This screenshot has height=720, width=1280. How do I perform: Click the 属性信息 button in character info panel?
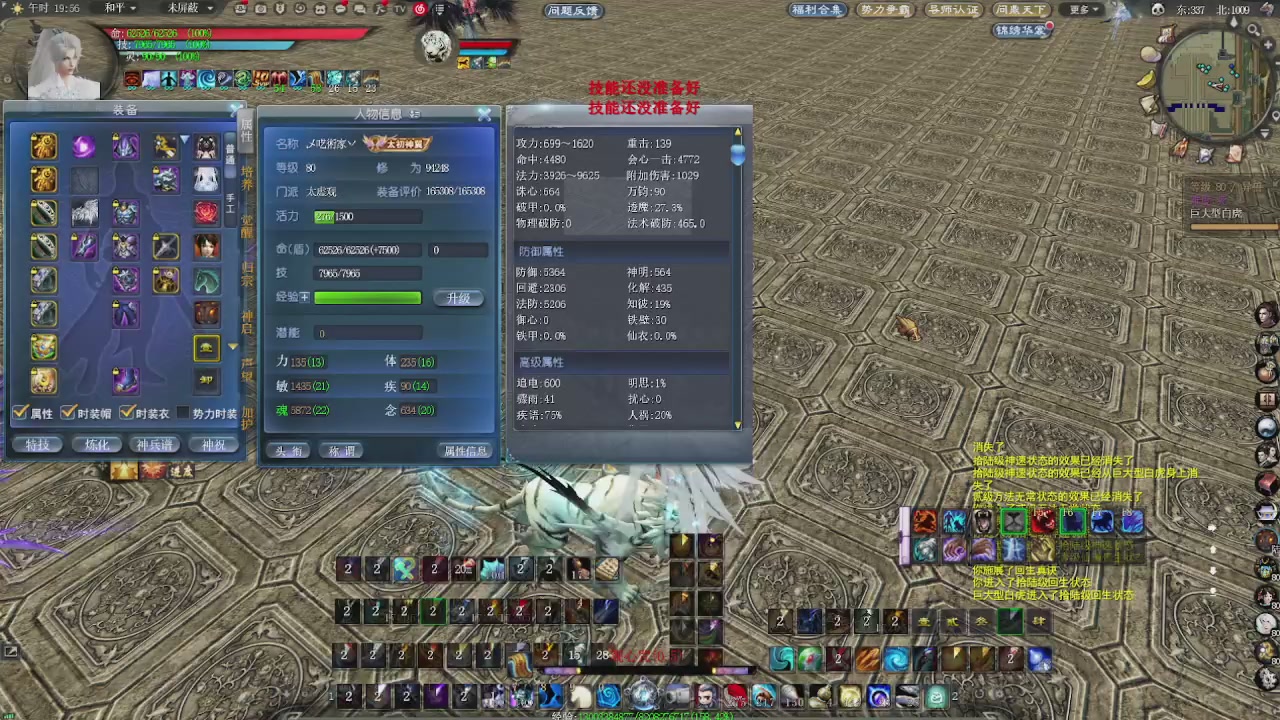465,449
